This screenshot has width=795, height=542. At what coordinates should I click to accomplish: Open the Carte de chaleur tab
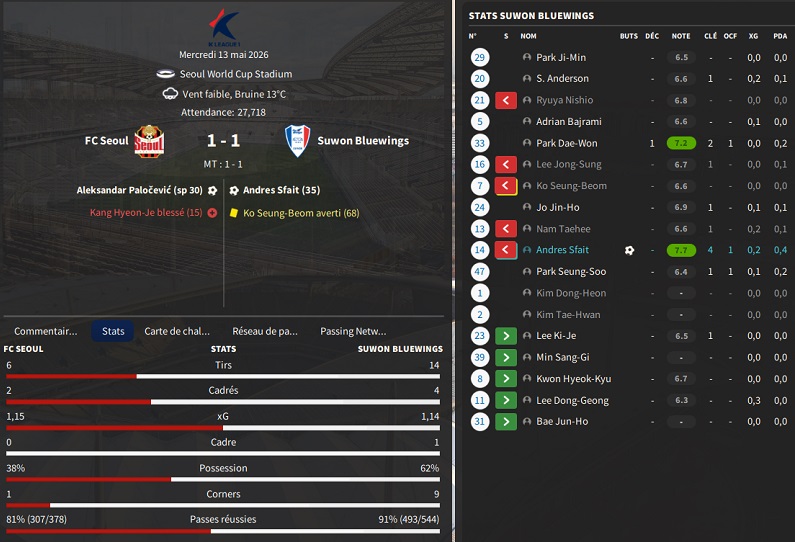[x=178, y=331]
